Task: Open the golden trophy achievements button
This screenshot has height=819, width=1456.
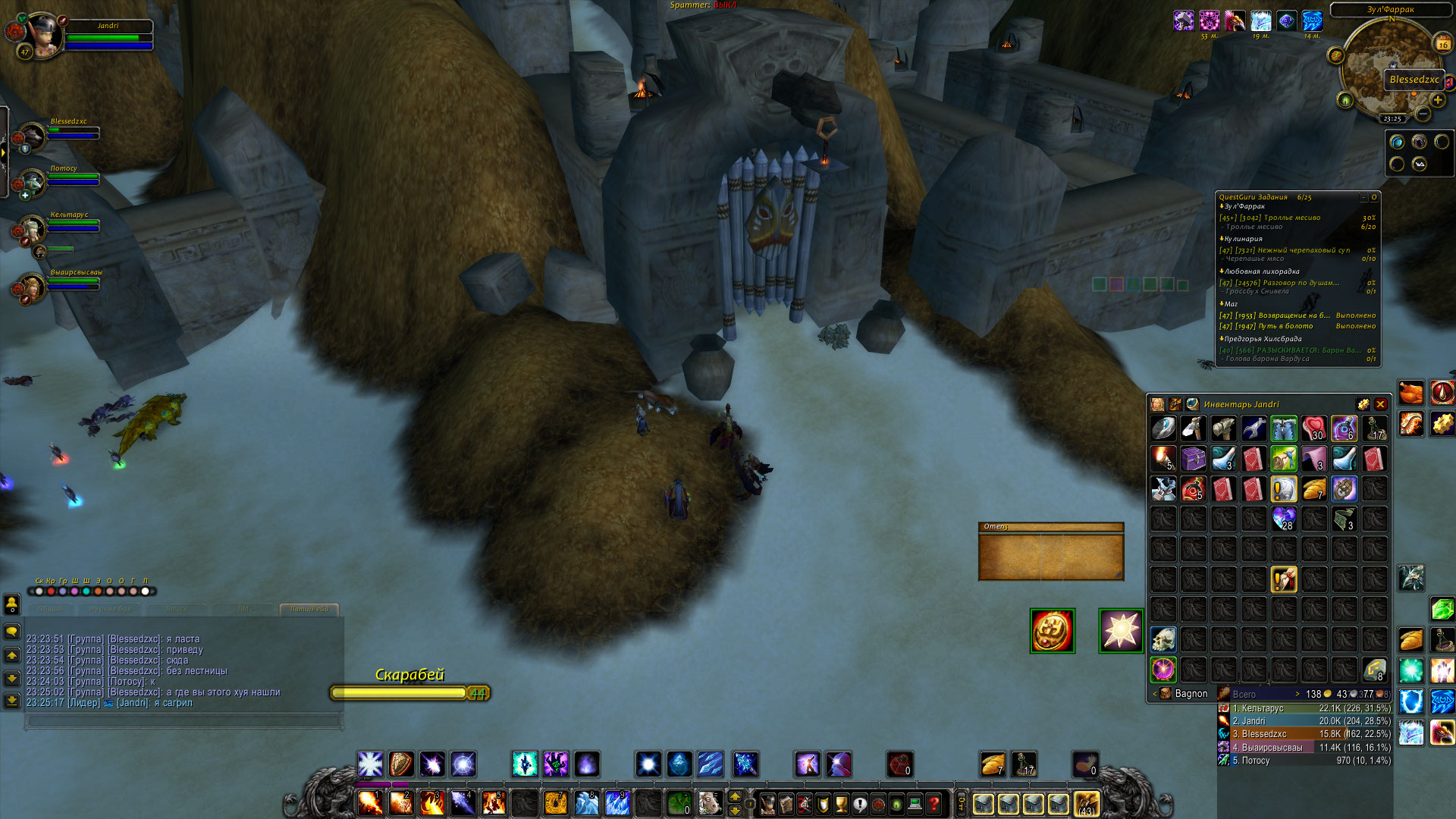Action: [x=841, y=803]
